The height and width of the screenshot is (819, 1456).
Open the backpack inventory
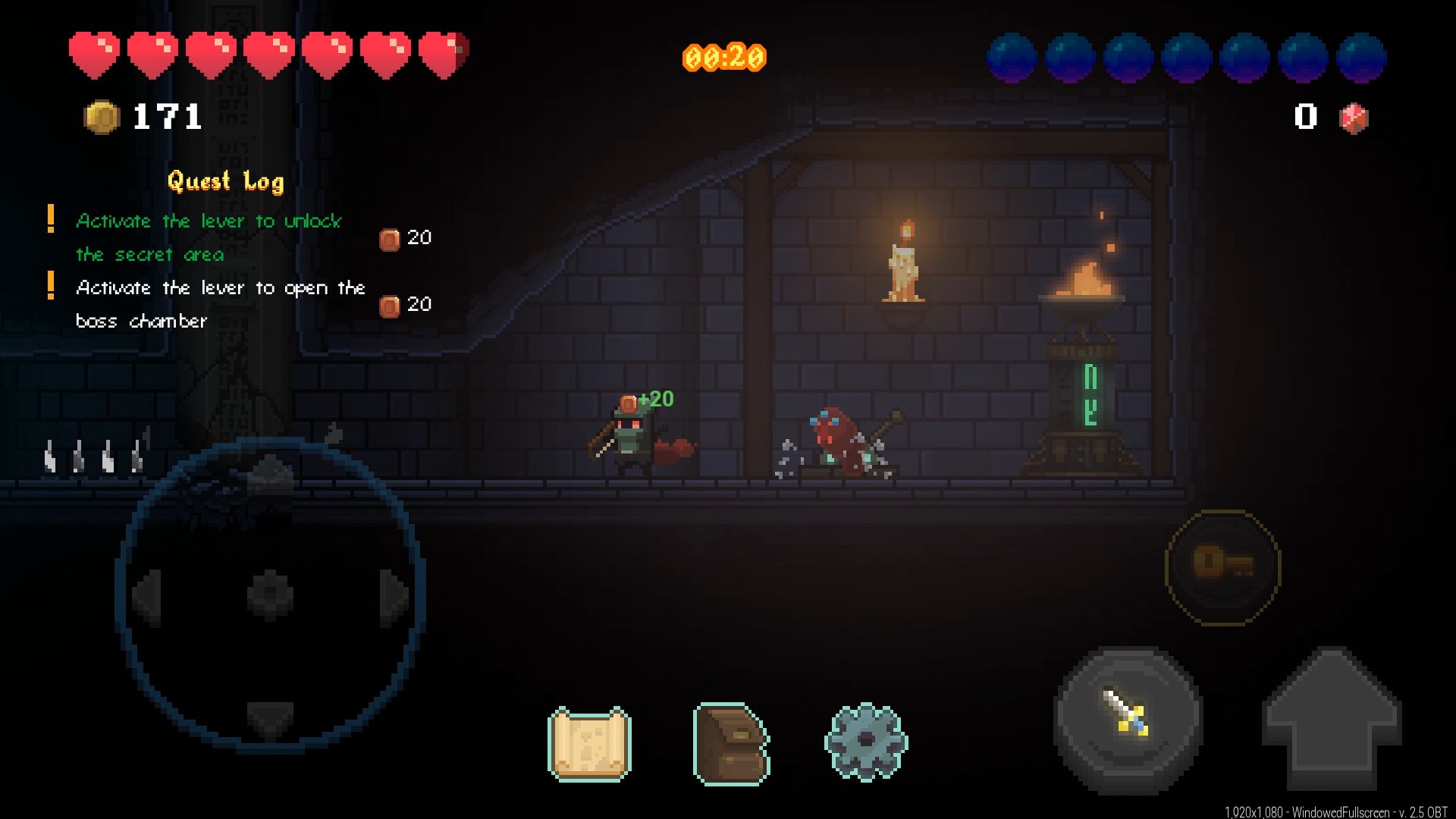[730, 744]
